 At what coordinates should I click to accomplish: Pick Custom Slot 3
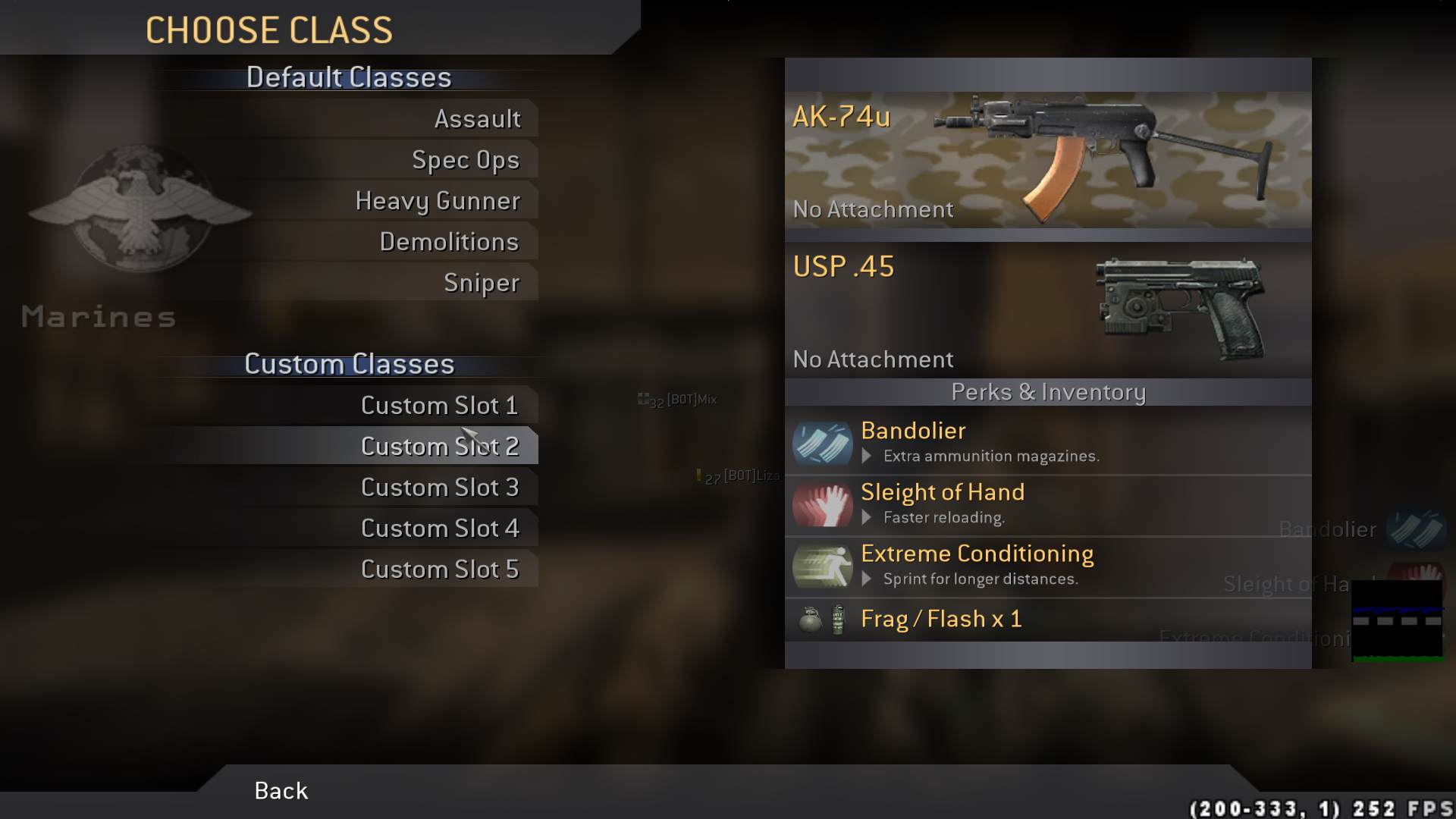point(440,488)
